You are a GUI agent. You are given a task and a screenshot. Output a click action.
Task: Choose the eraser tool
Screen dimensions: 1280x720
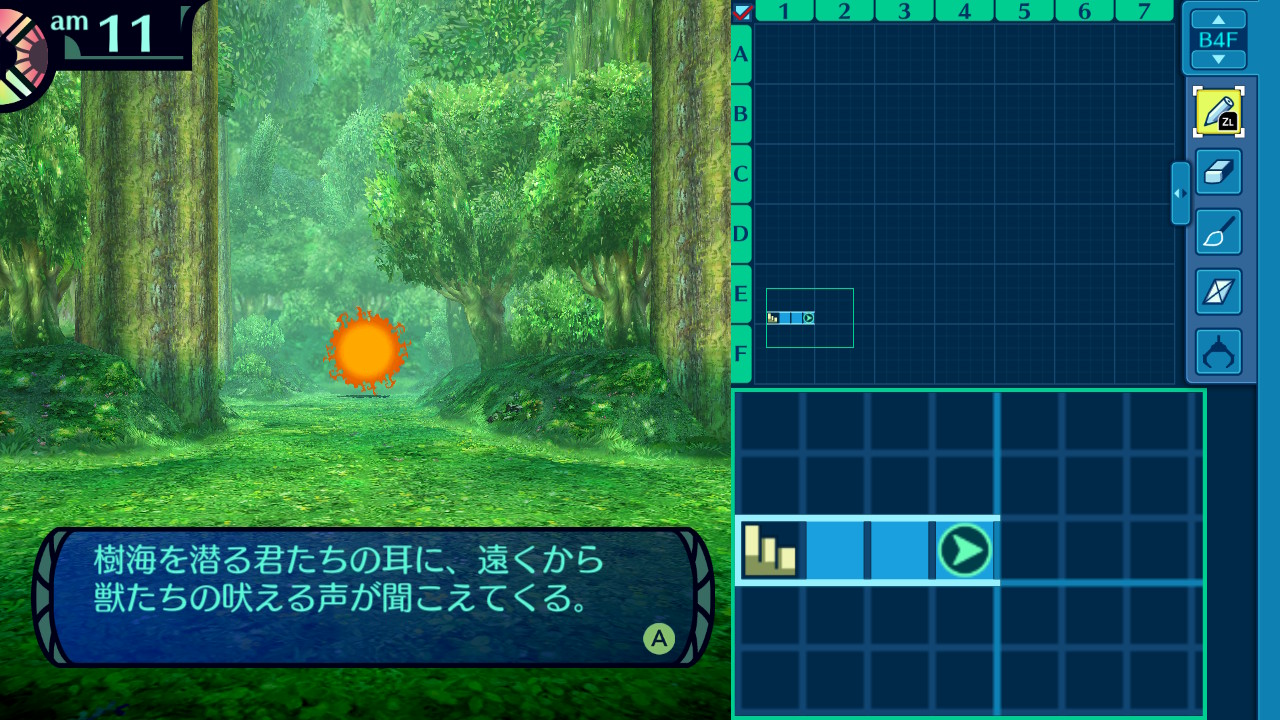pos(1218,172)
